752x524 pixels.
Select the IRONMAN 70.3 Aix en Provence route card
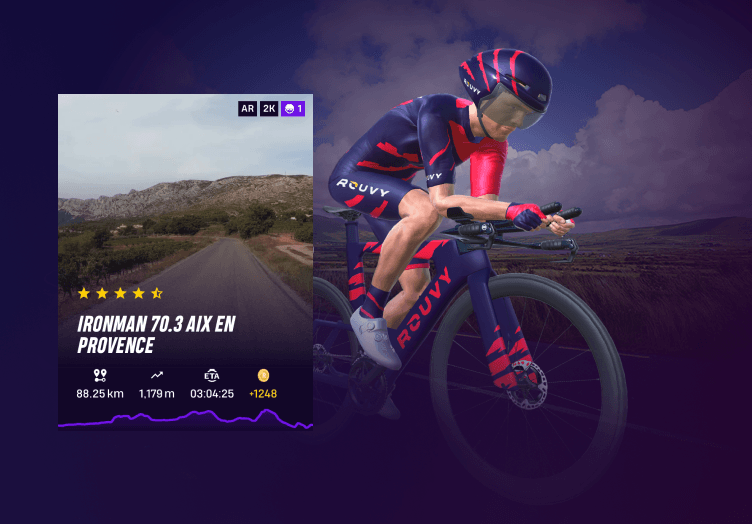(x=185, y=262)
